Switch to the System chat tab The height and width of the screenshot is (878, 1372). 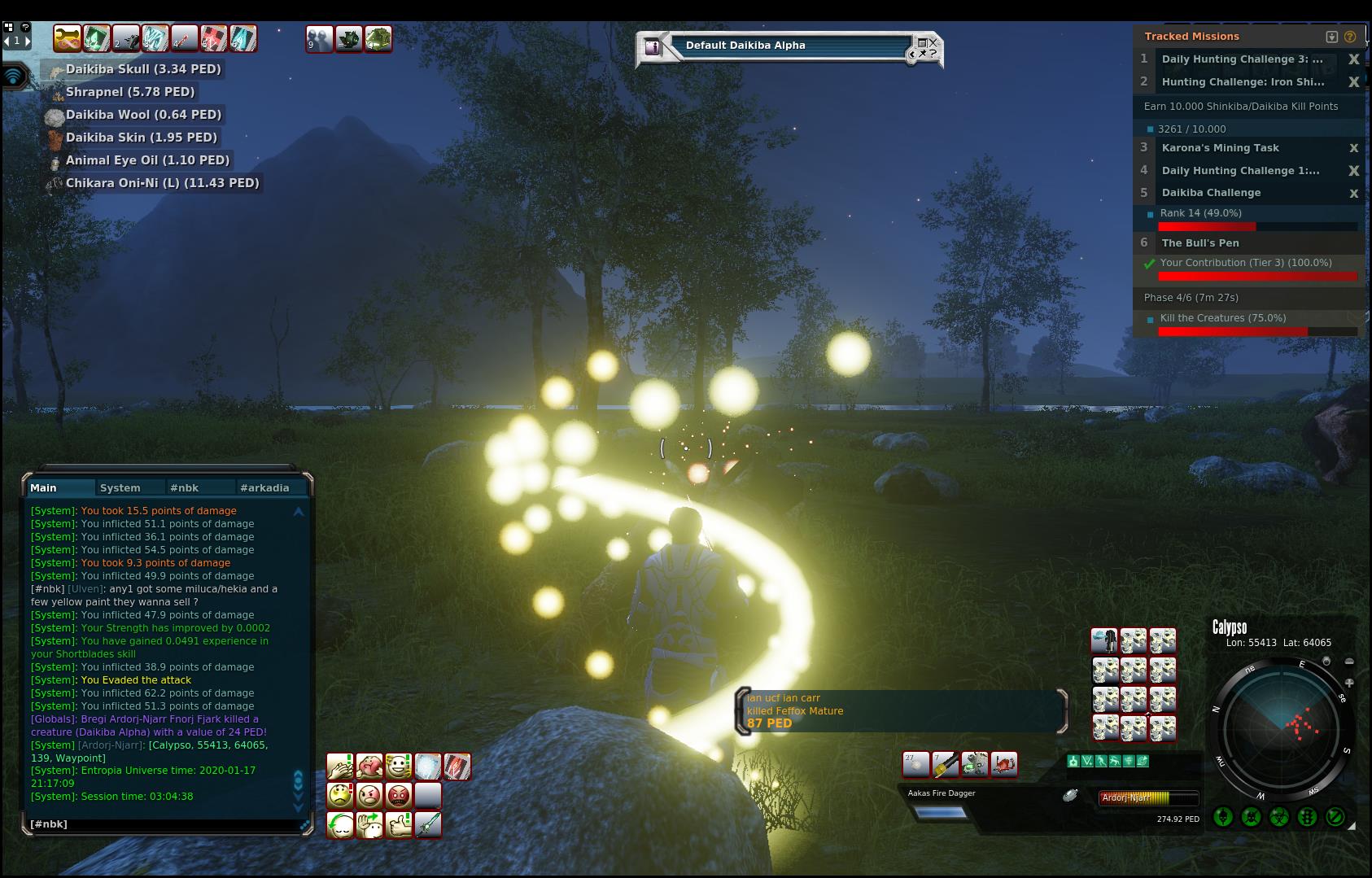(x=120, y=488)
